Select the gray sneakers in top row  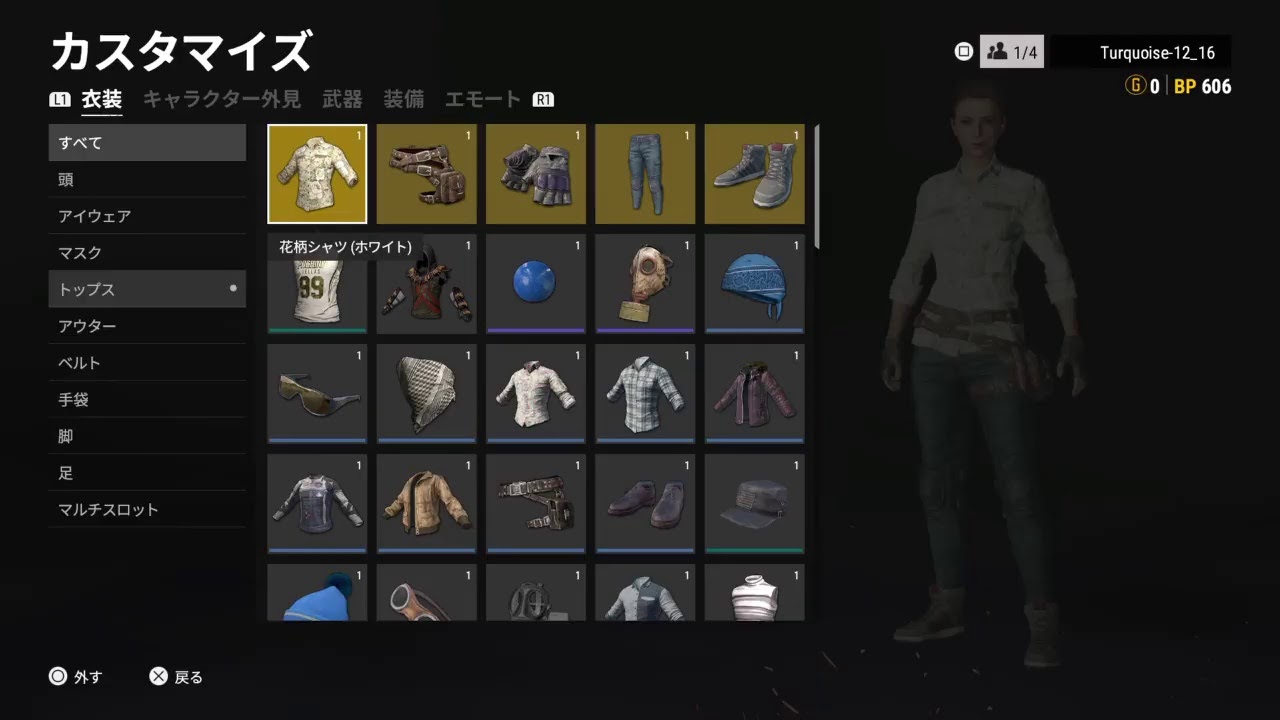753,173
